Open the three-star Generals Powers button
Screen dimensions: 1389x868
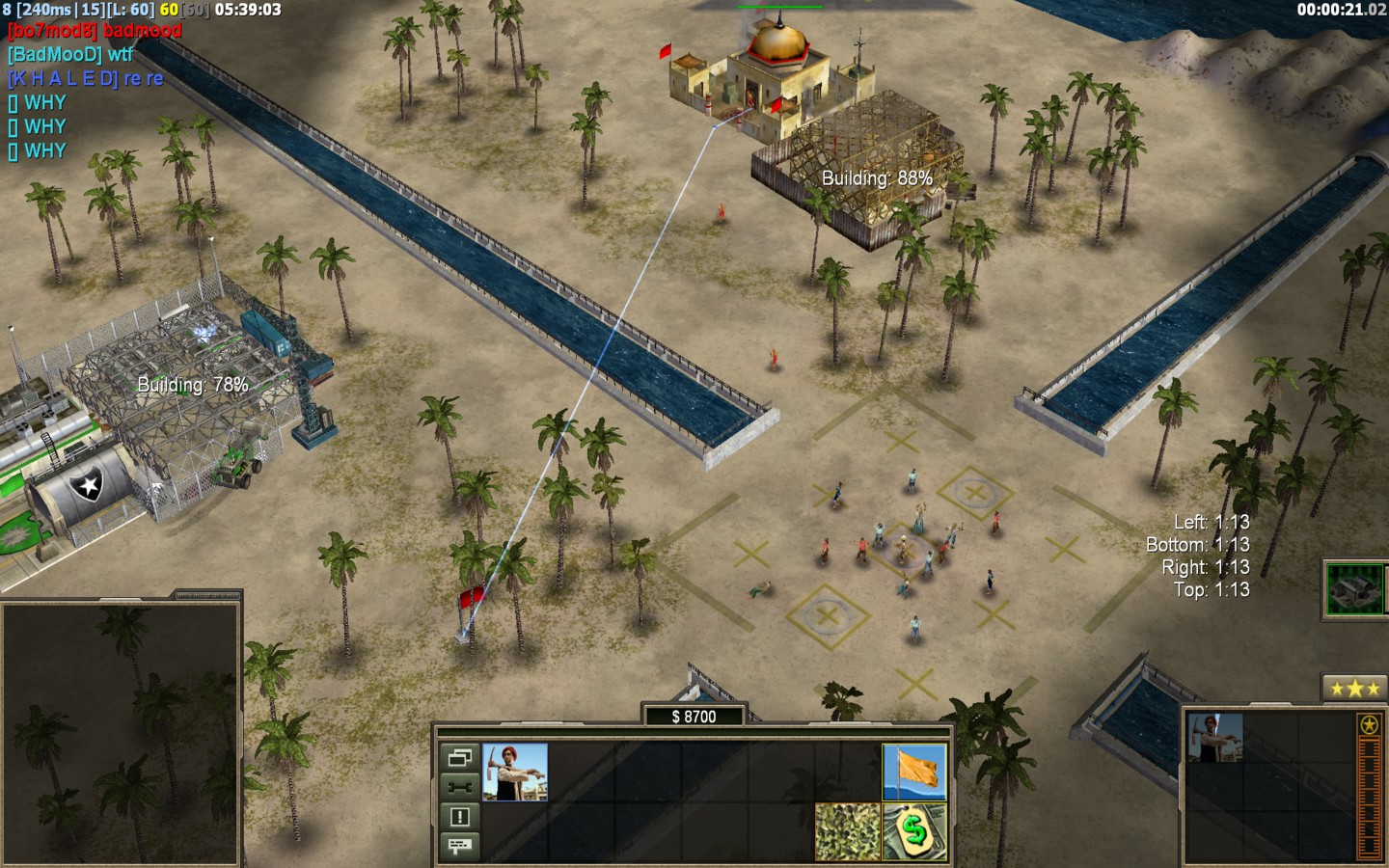click(1354, 689)
